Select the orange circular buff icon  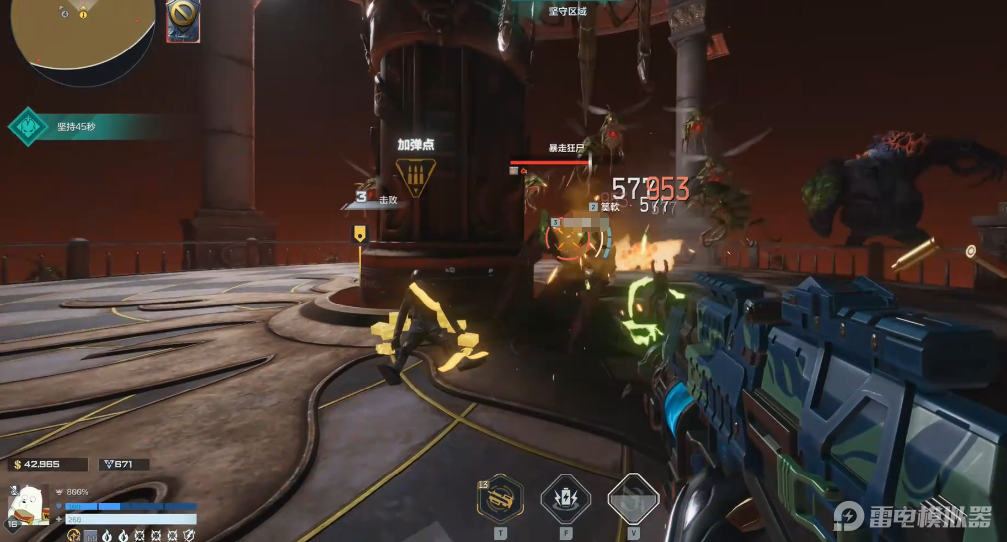pyautogui.click(x=74, y=536)
